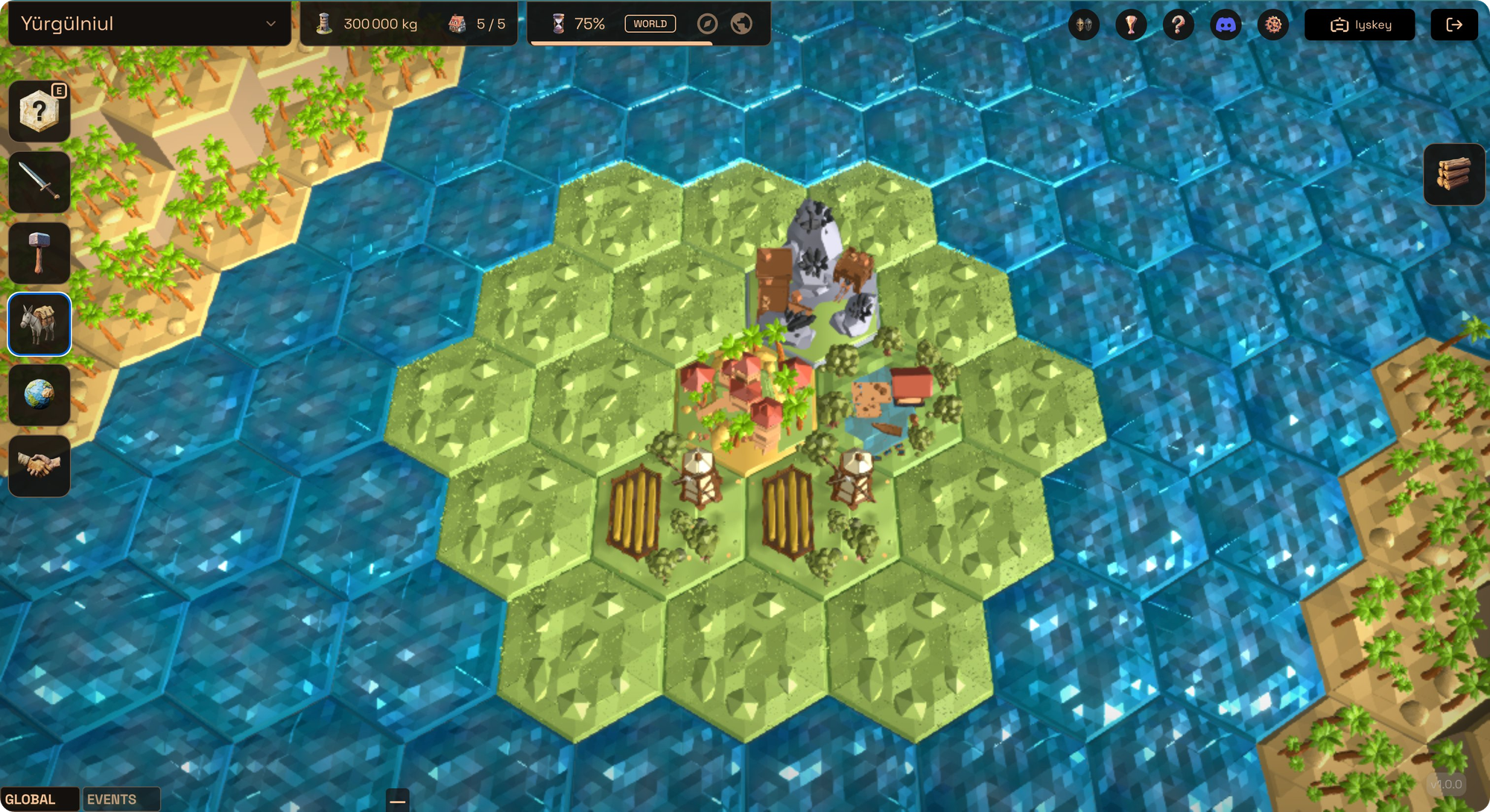Open the hammer construction menu
This screenshot has height=812, width=1490.
point(39,253)
